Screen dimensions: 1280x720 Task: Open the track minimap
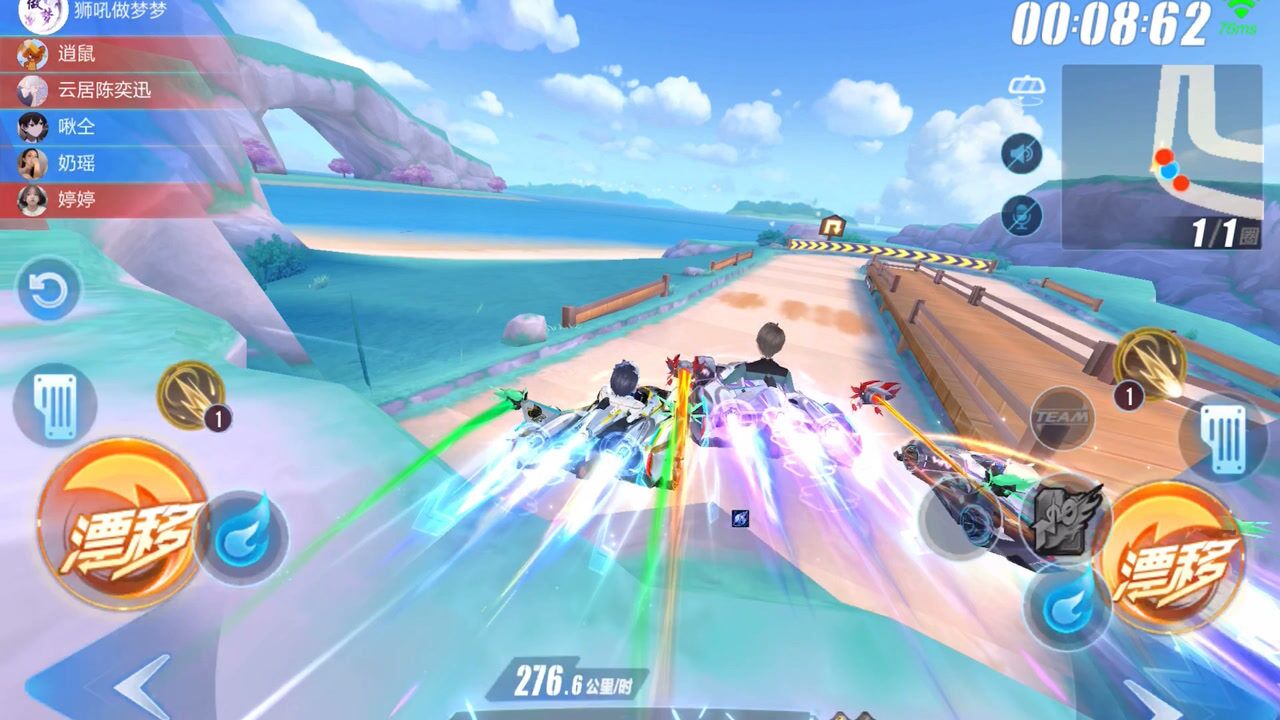[x=1161, y=157]
